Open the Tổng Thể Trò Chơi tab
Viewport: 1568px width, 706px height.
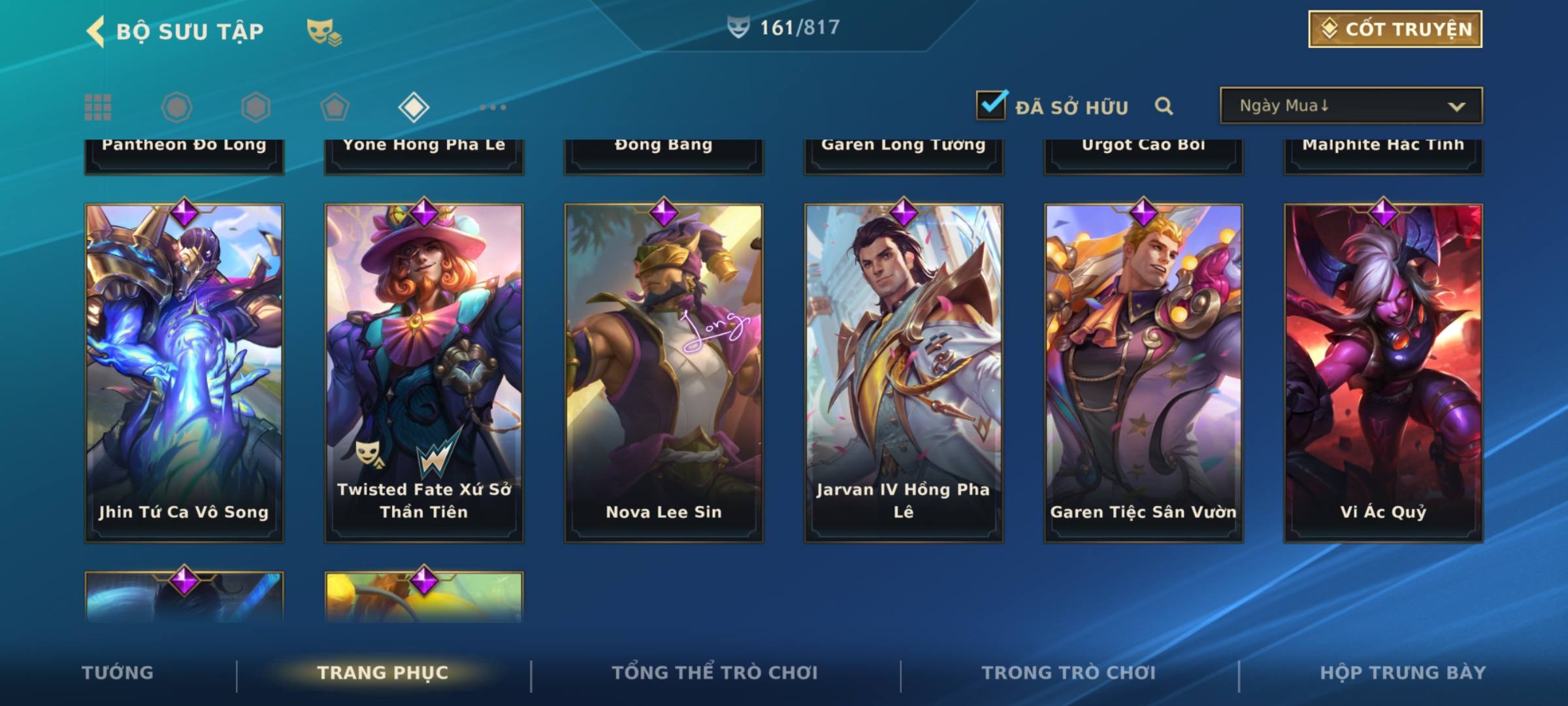click(x=715, y=673)
